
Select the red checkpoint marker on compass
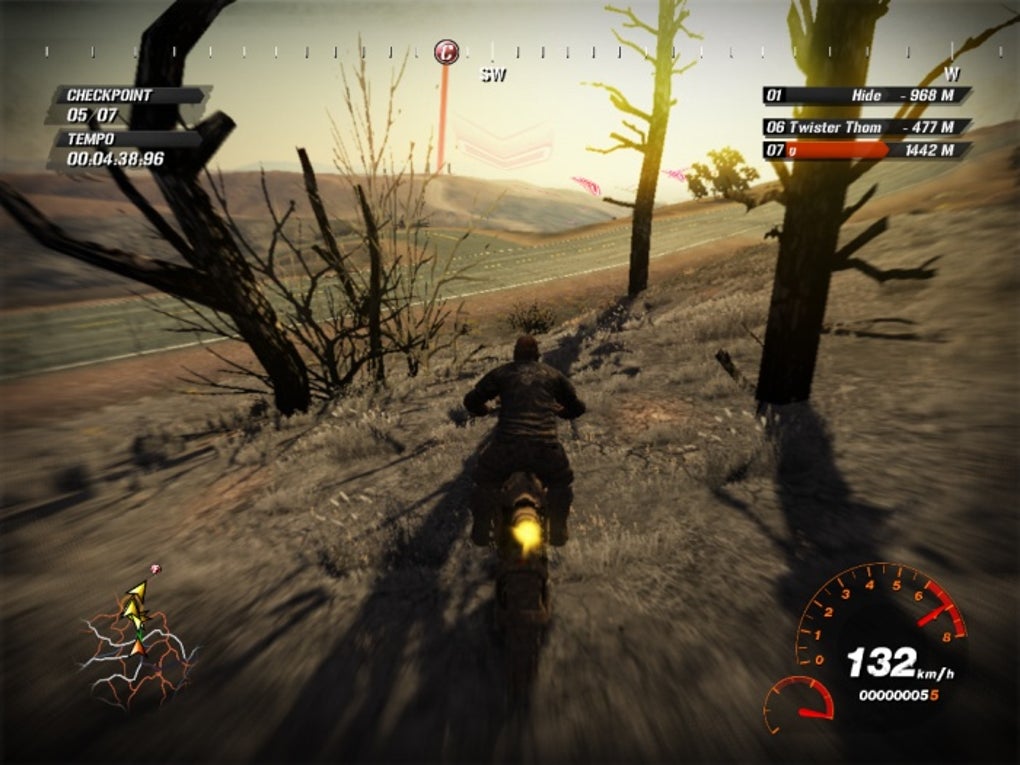click(x=447, y=51)
